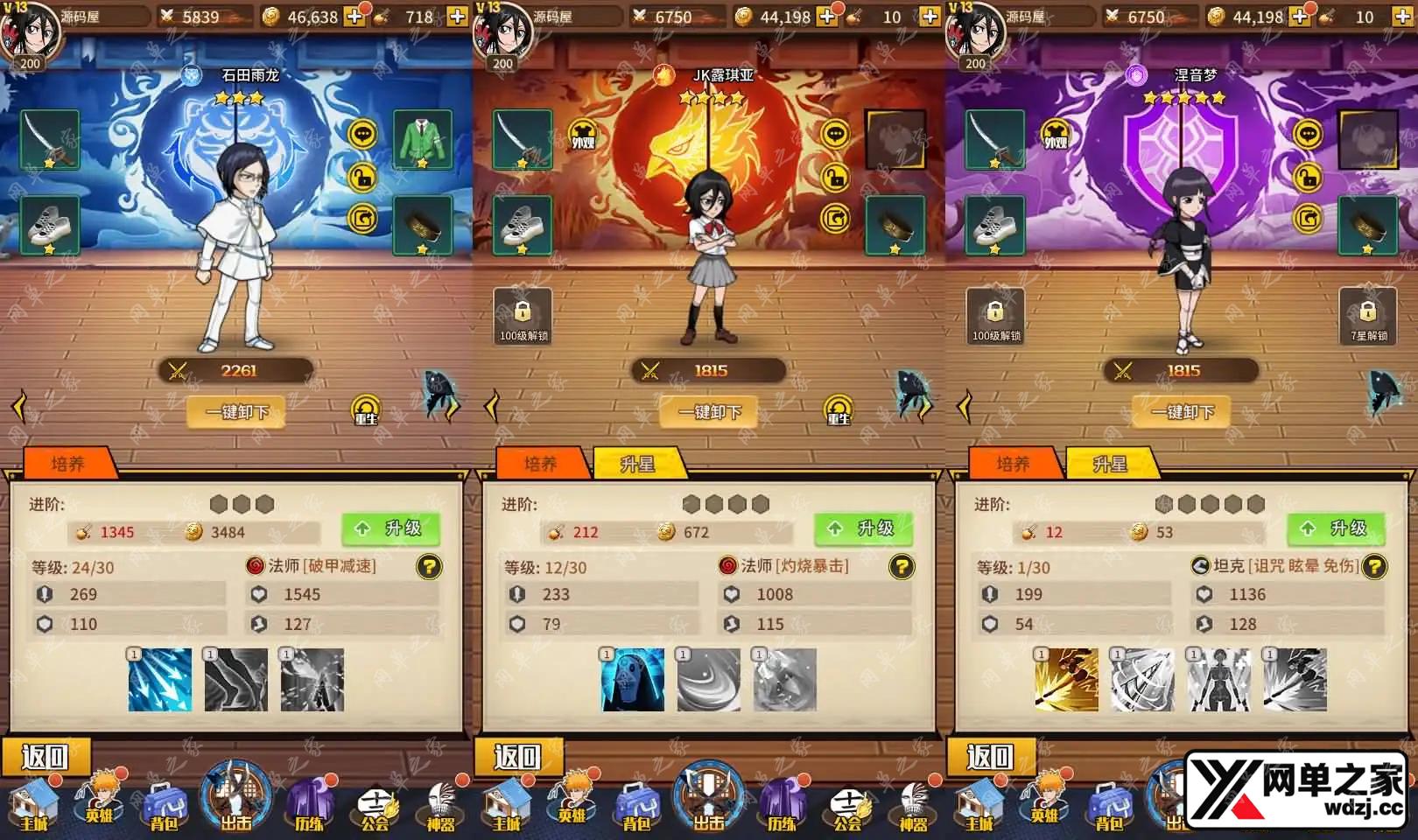Open the help icon beside 法师[破甲减速]
The image size is (1418, 840).
click(429, 567)
